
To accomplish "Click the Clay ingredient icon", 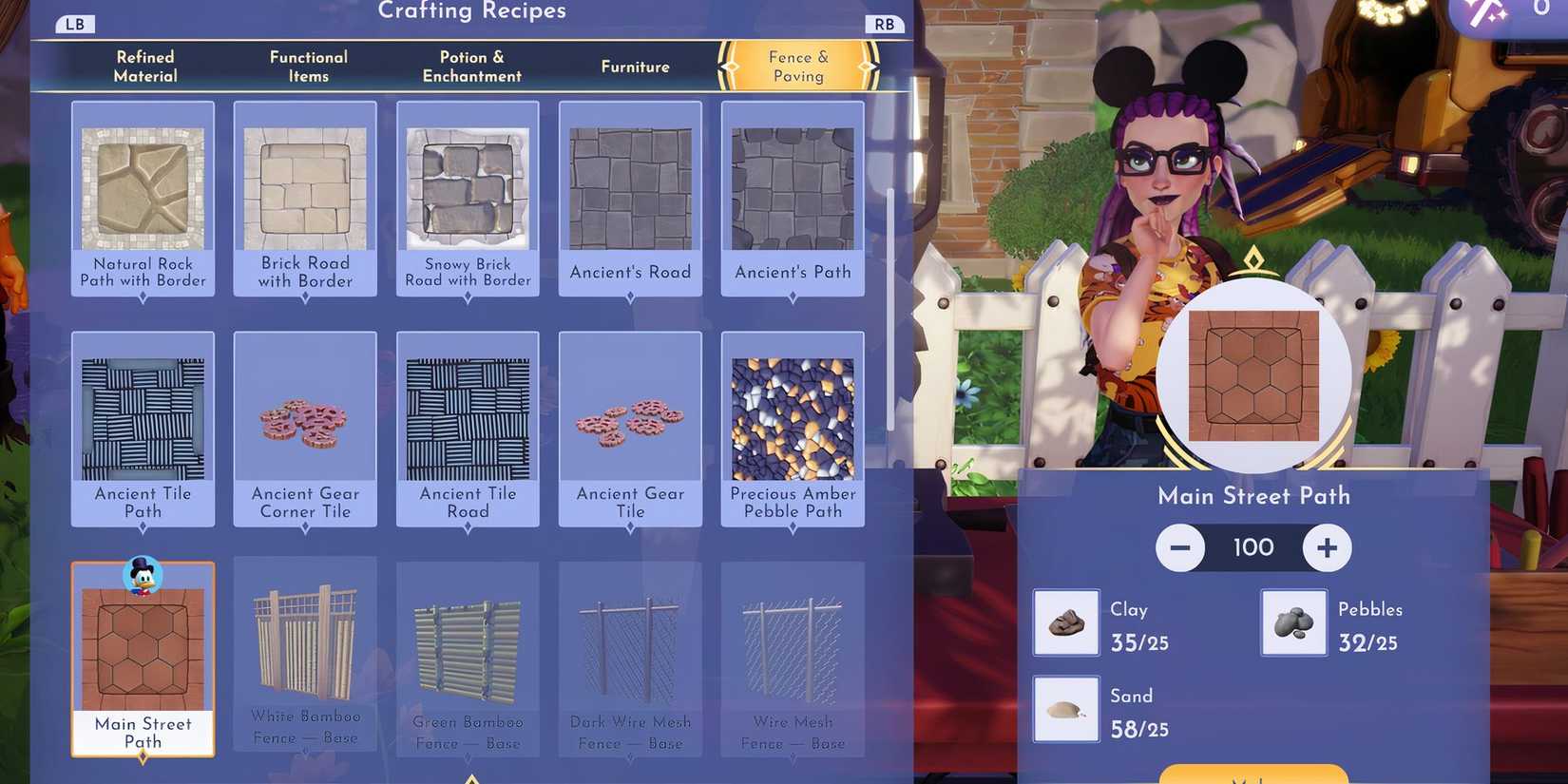I will (1064, 622).
